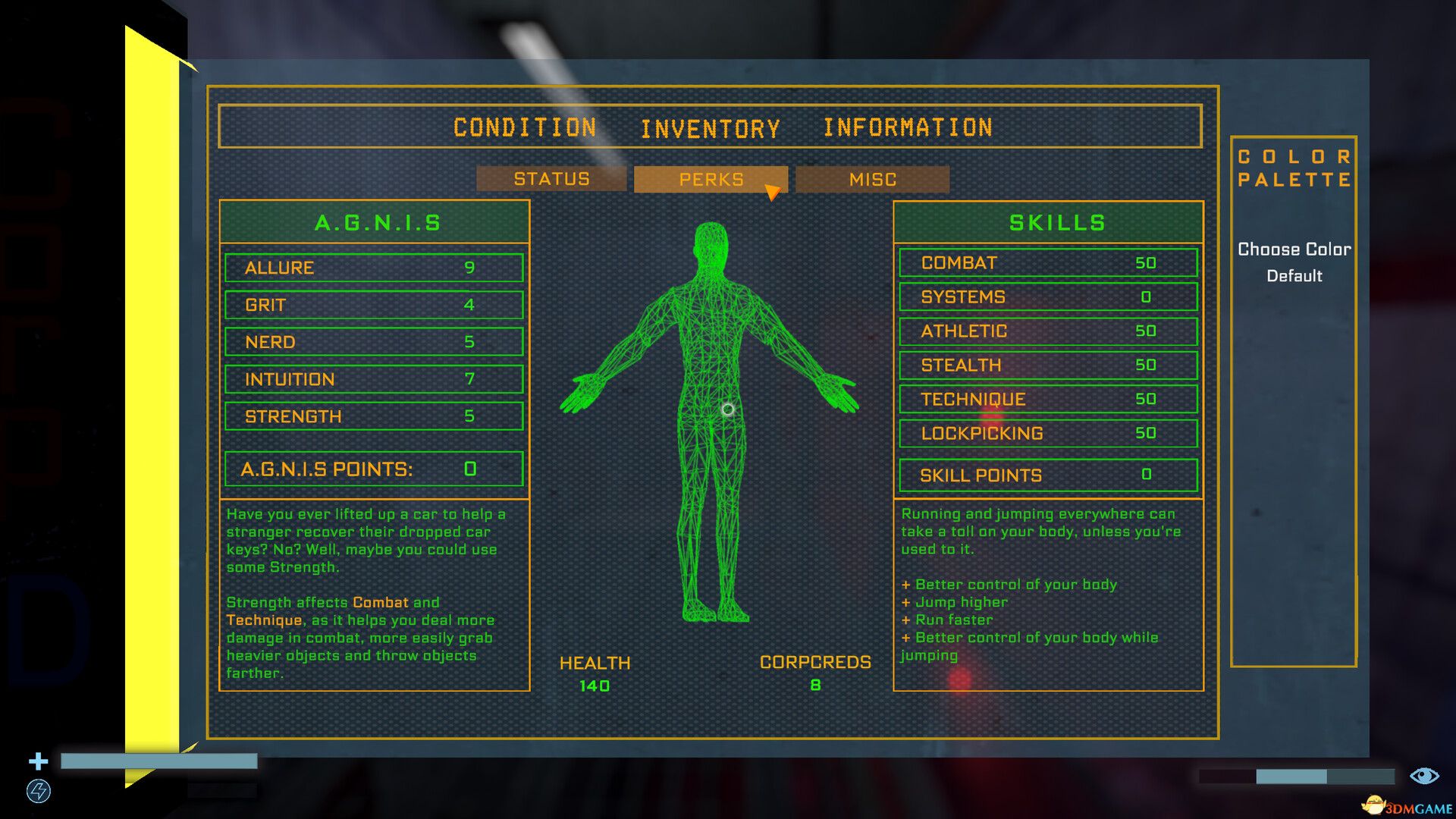Pick the Strength attribute row
This screenshot has height=819, width=1456.
[374, 416]
